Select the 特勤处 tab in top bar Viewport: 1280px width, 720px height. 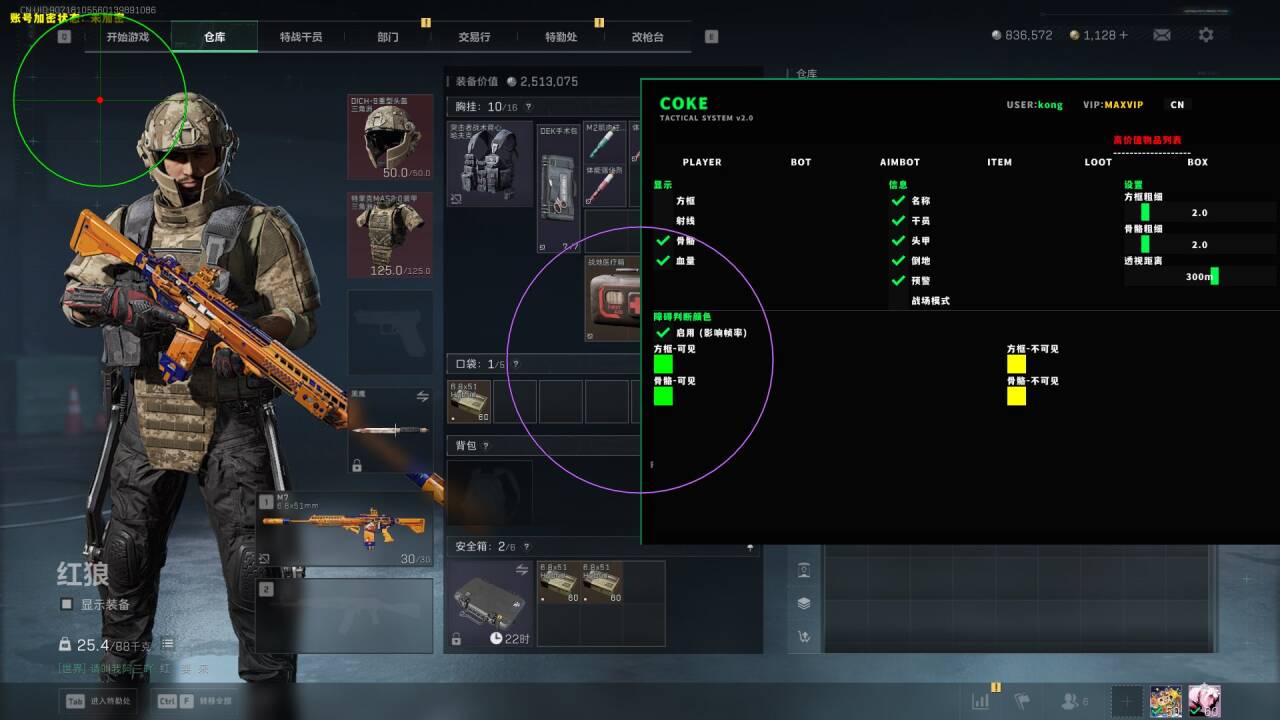(561, 37)
